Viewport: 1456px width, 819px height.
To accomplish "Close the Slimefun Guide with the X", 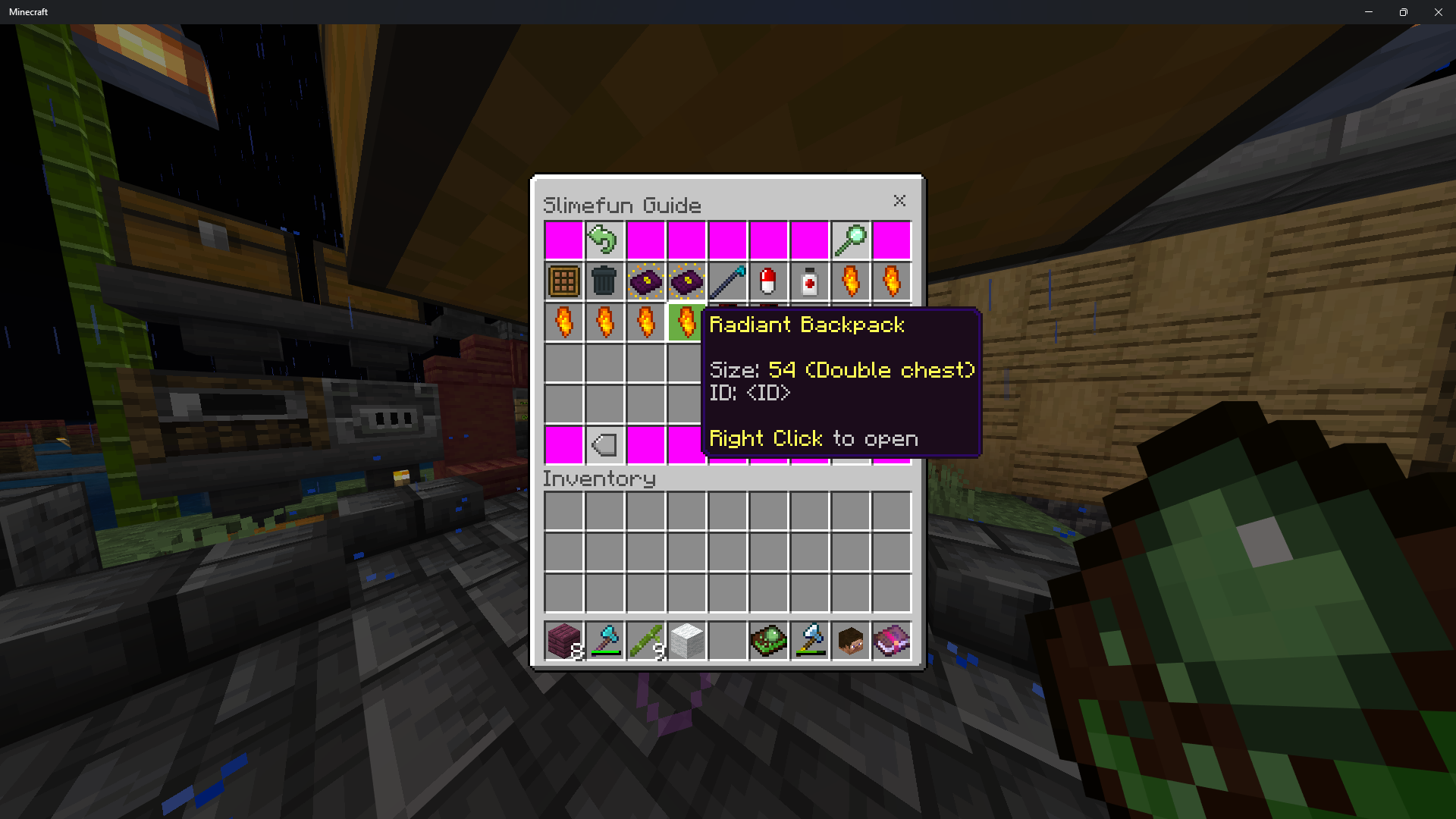I will [x=899, y=201].
